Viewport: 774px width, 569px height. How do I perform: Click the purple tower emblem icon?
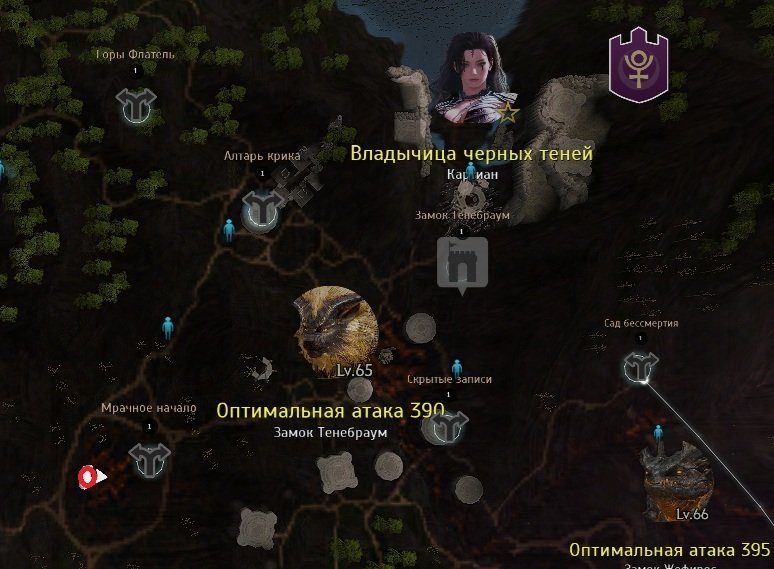(x=638, y=66)
